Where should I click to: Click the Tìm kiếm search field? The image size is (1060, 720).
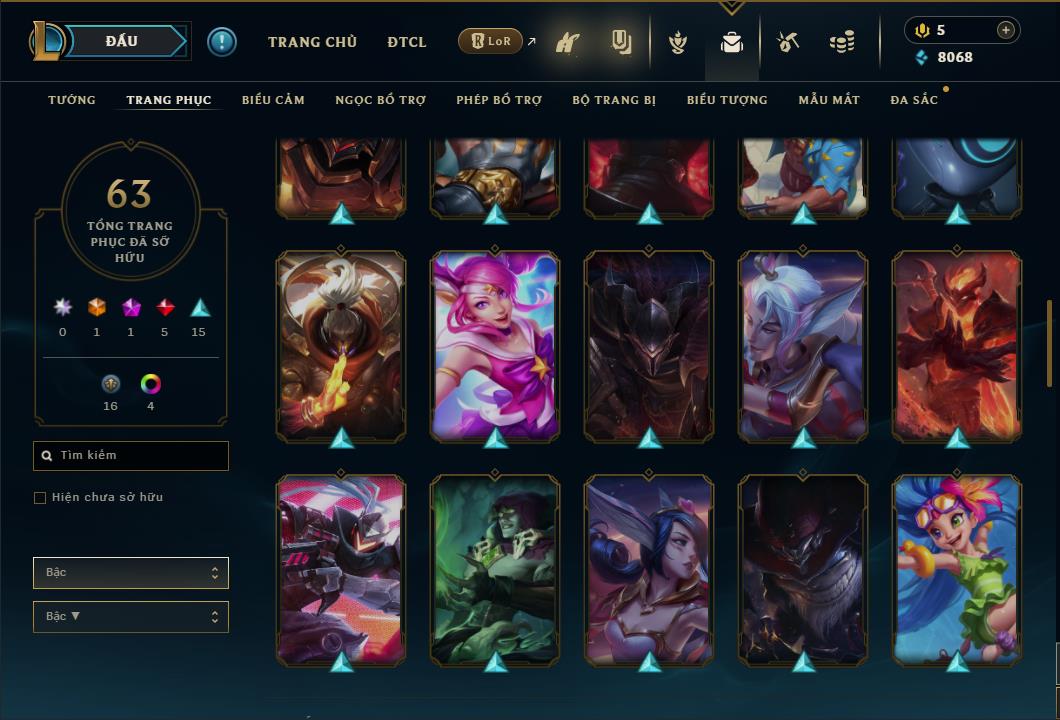click(131, 456)
